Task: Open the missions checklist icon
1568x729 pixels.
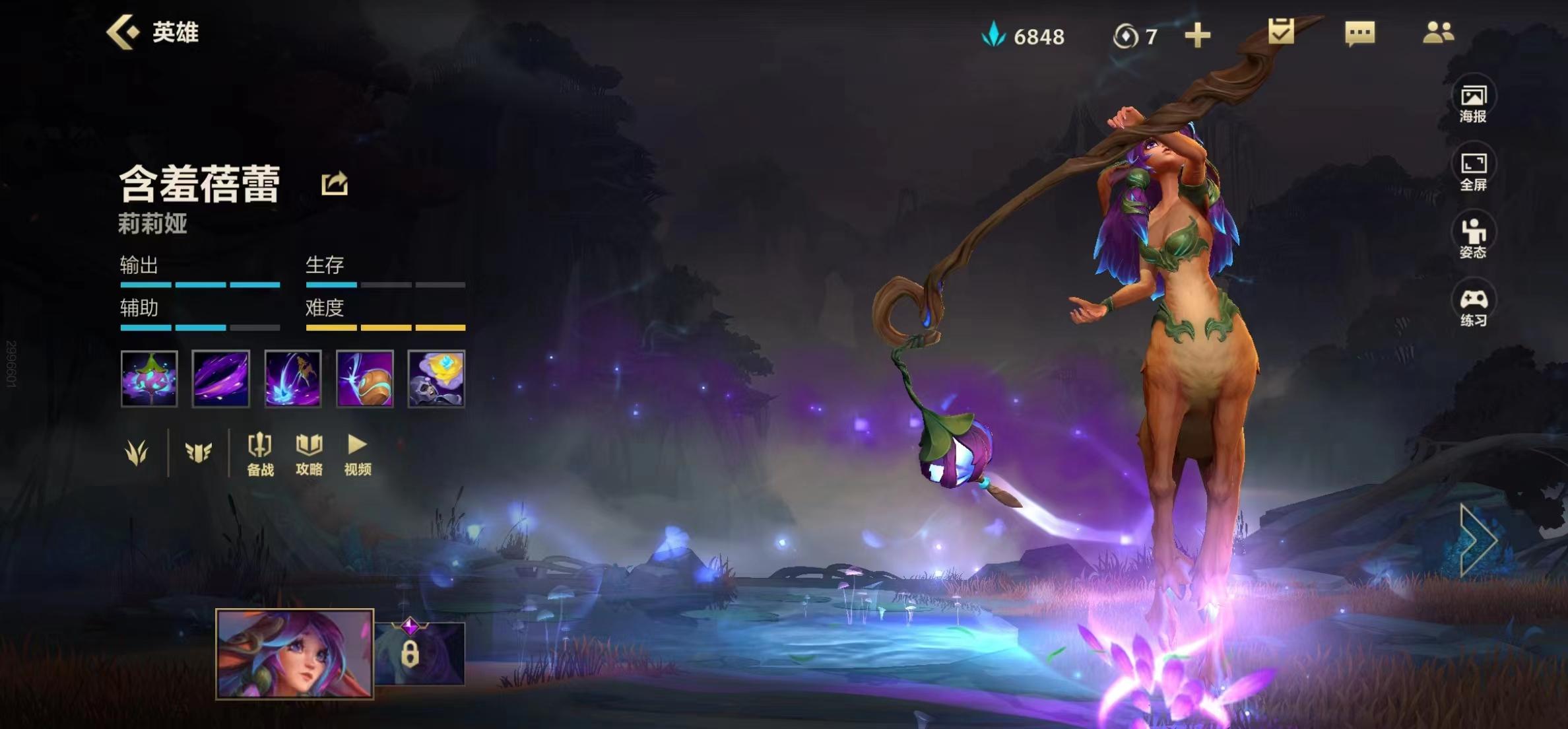Action: click(1281, 32)
